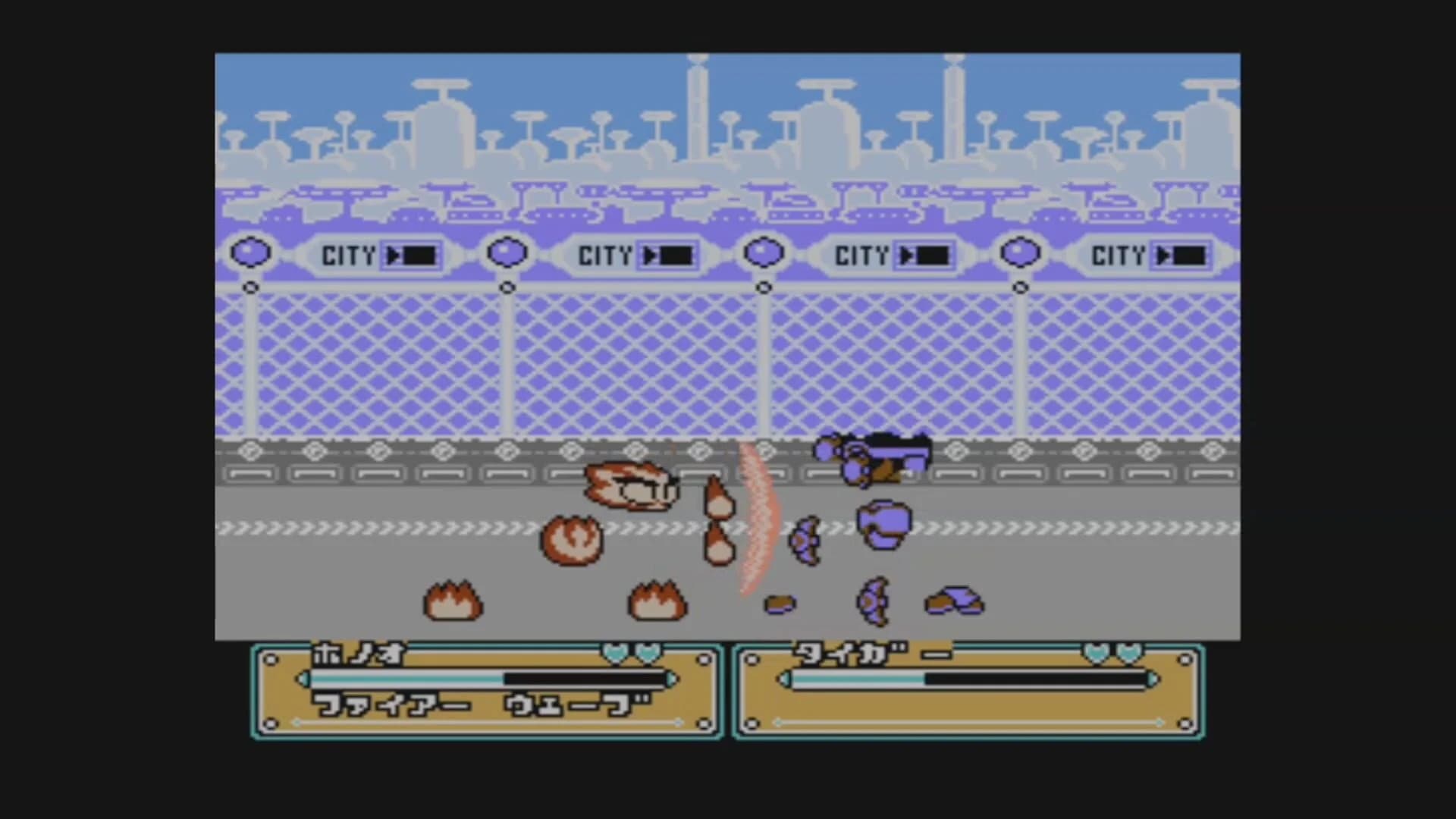
Task: Expand the black play-arrow on the leftmost CITY sign
Action: 391,256
